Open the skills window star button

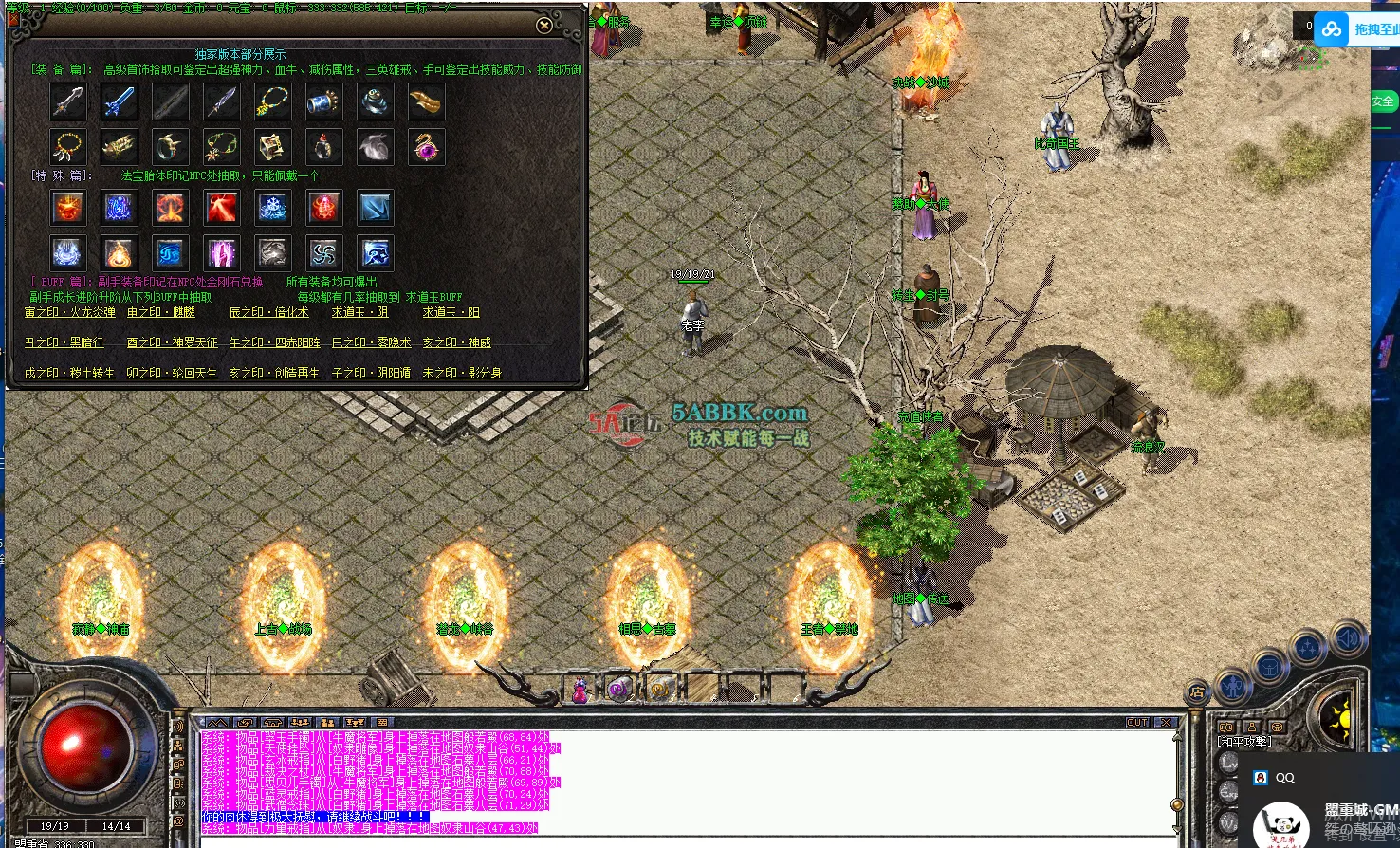[x=1307, y=645]
